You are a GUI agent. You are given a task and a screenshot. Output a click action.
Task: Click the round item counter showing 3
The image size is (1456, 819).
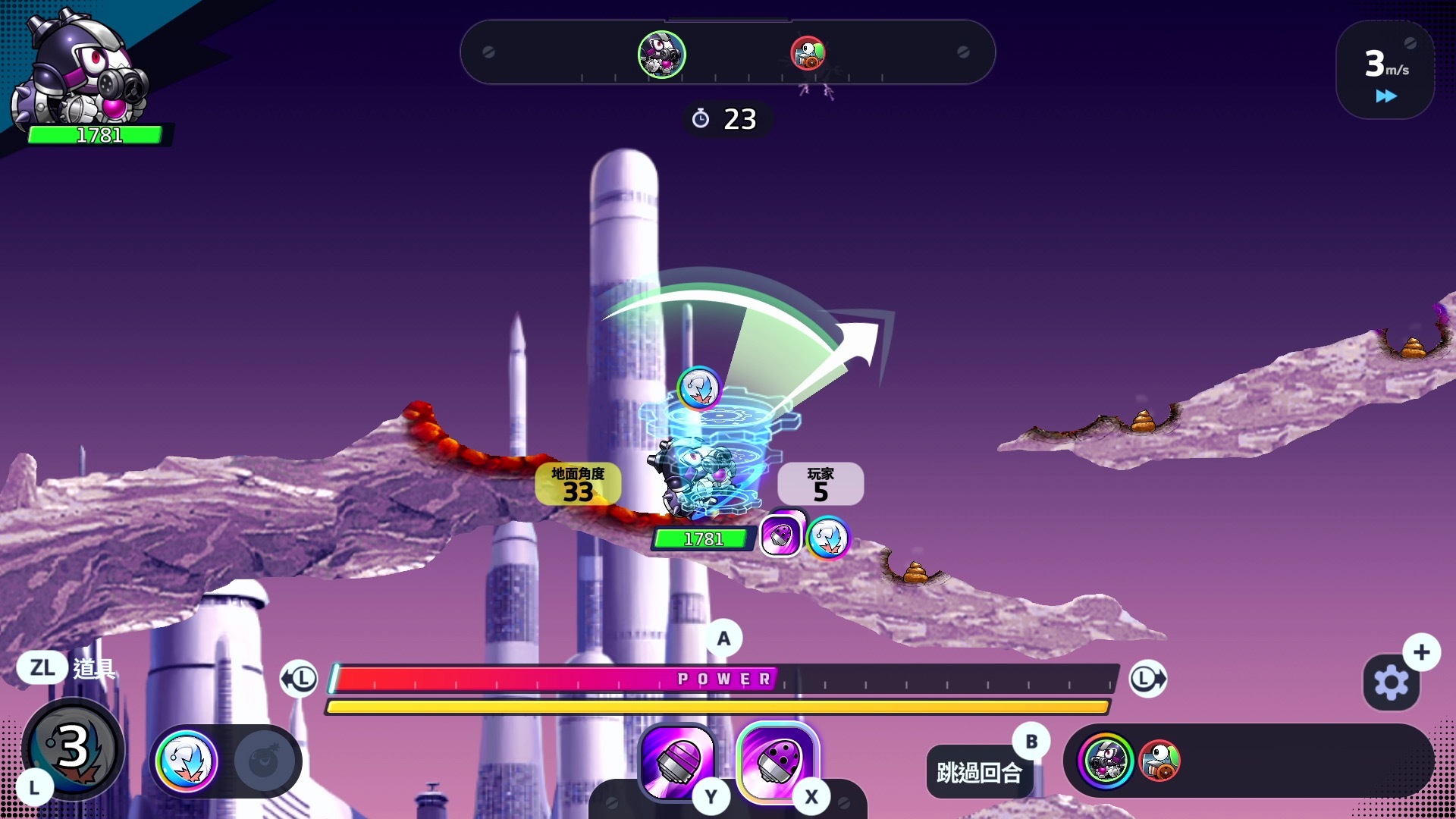(x=73, y=747)
